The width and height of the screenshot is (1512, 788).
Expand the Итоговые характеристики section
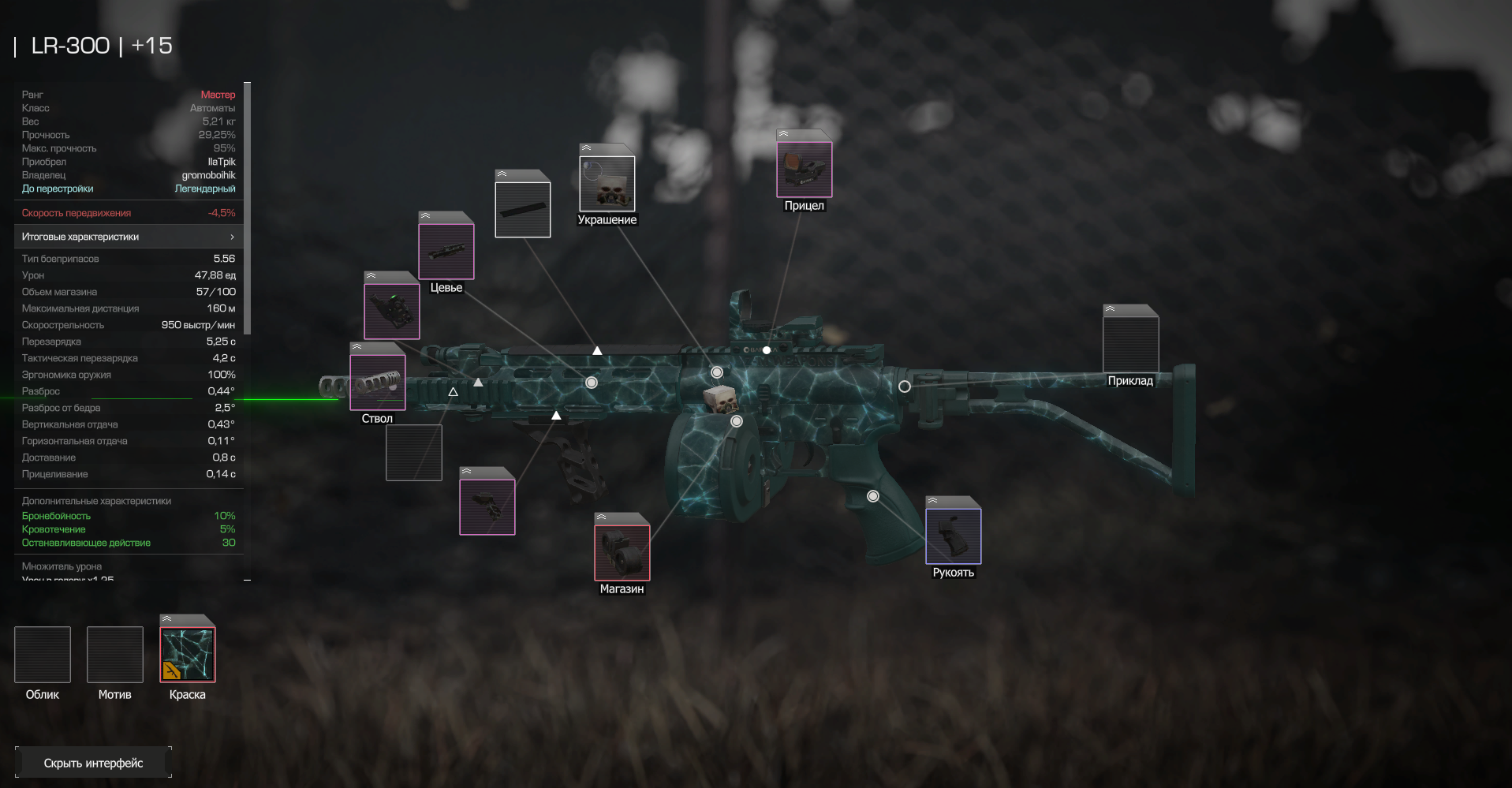pos(129,236)
